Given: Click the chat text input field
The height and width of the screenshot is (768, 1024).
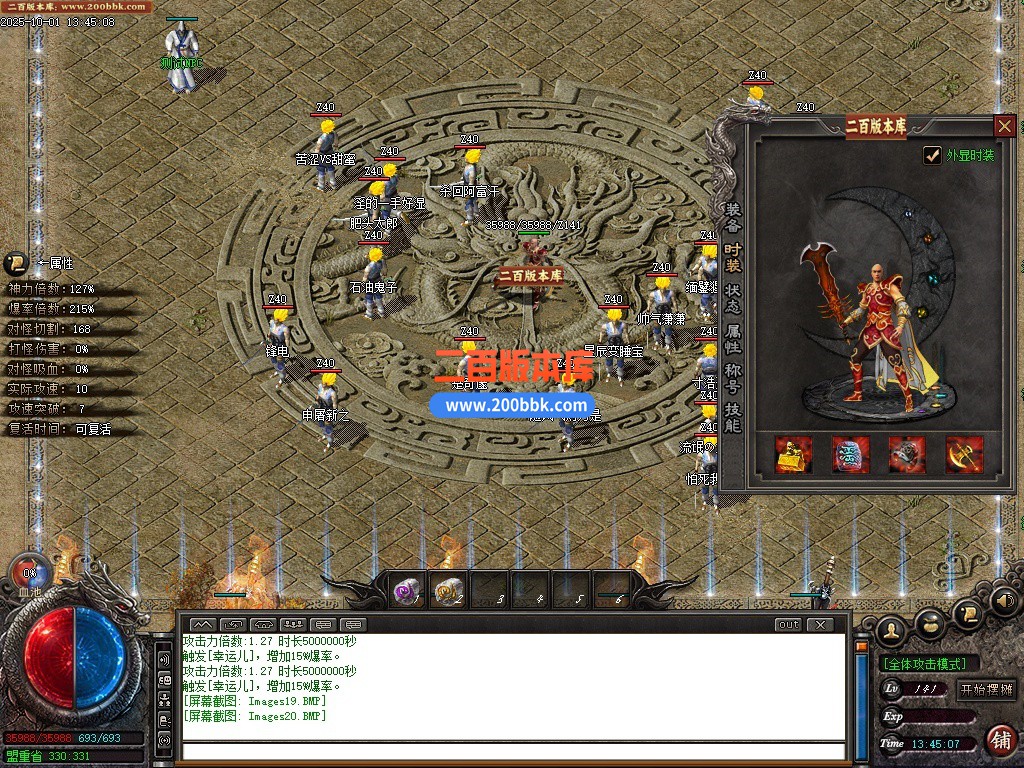Looking at the screenshot, I should coord(512,751).
